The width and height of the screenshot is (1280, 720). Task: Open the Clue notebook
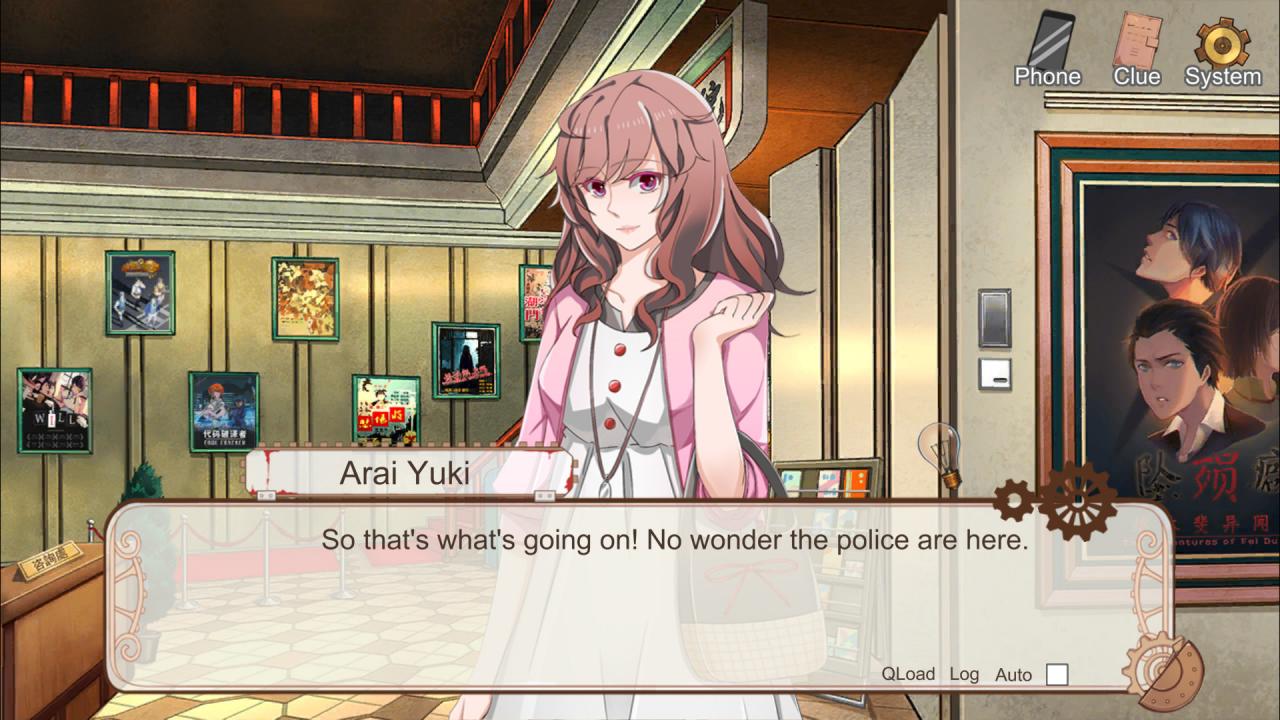1137,48
